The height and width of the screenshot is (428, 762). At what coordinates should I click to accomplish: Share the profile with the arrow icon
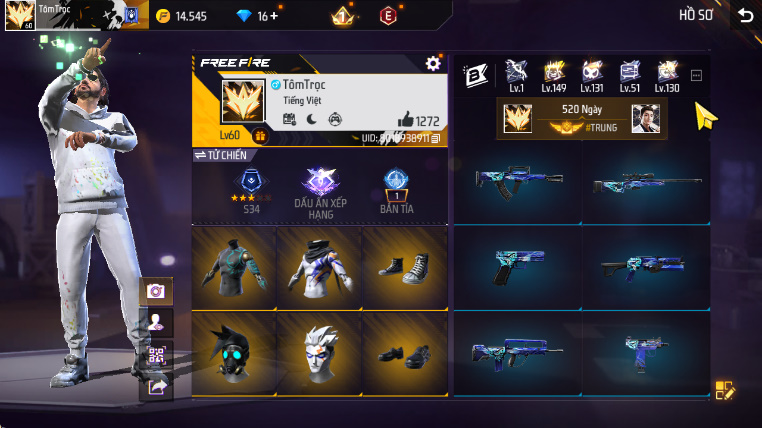(x=156, y=386)
